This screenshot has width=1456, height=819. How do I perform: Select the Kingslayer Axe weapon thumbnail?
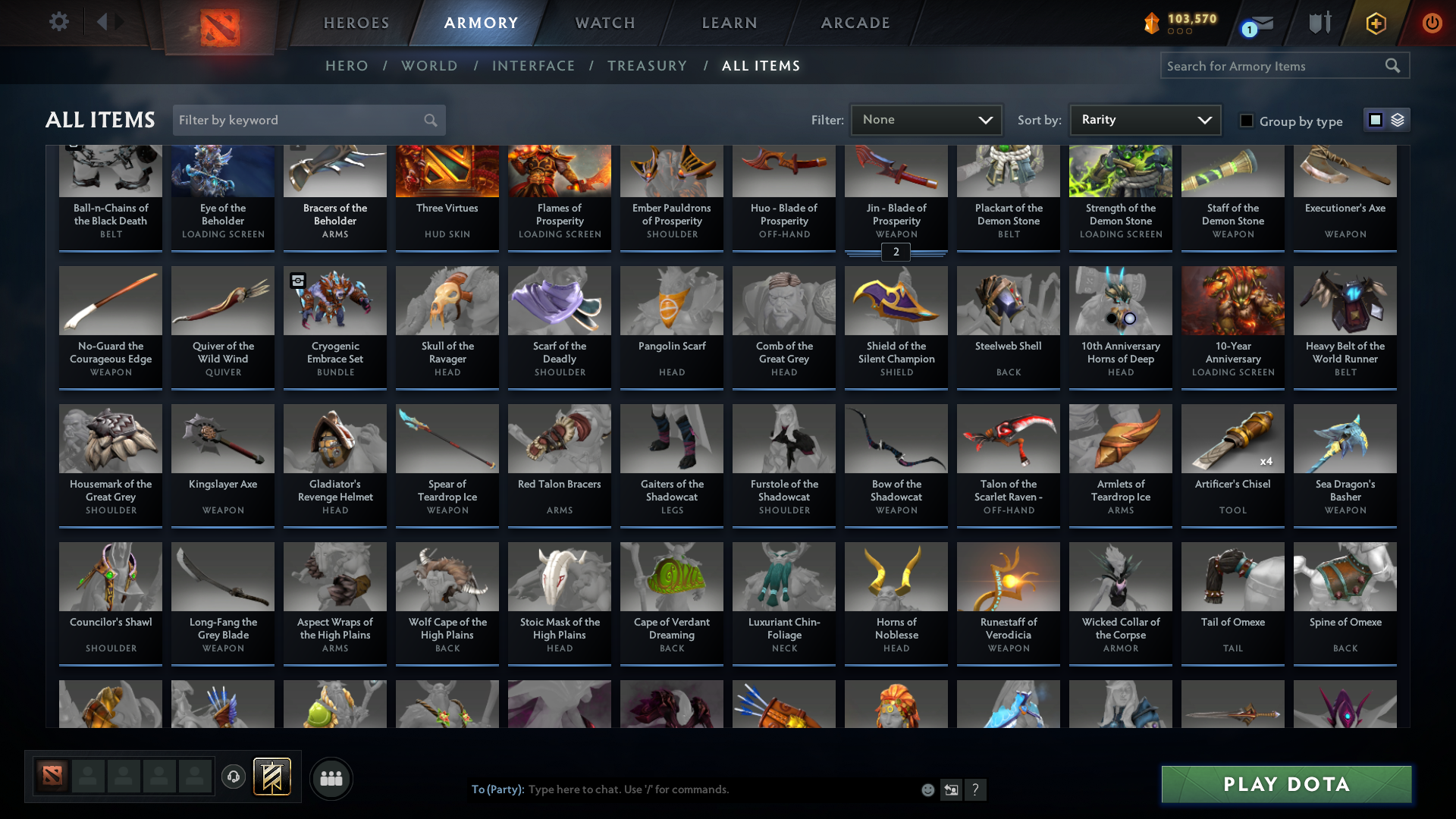click(222, 438)
